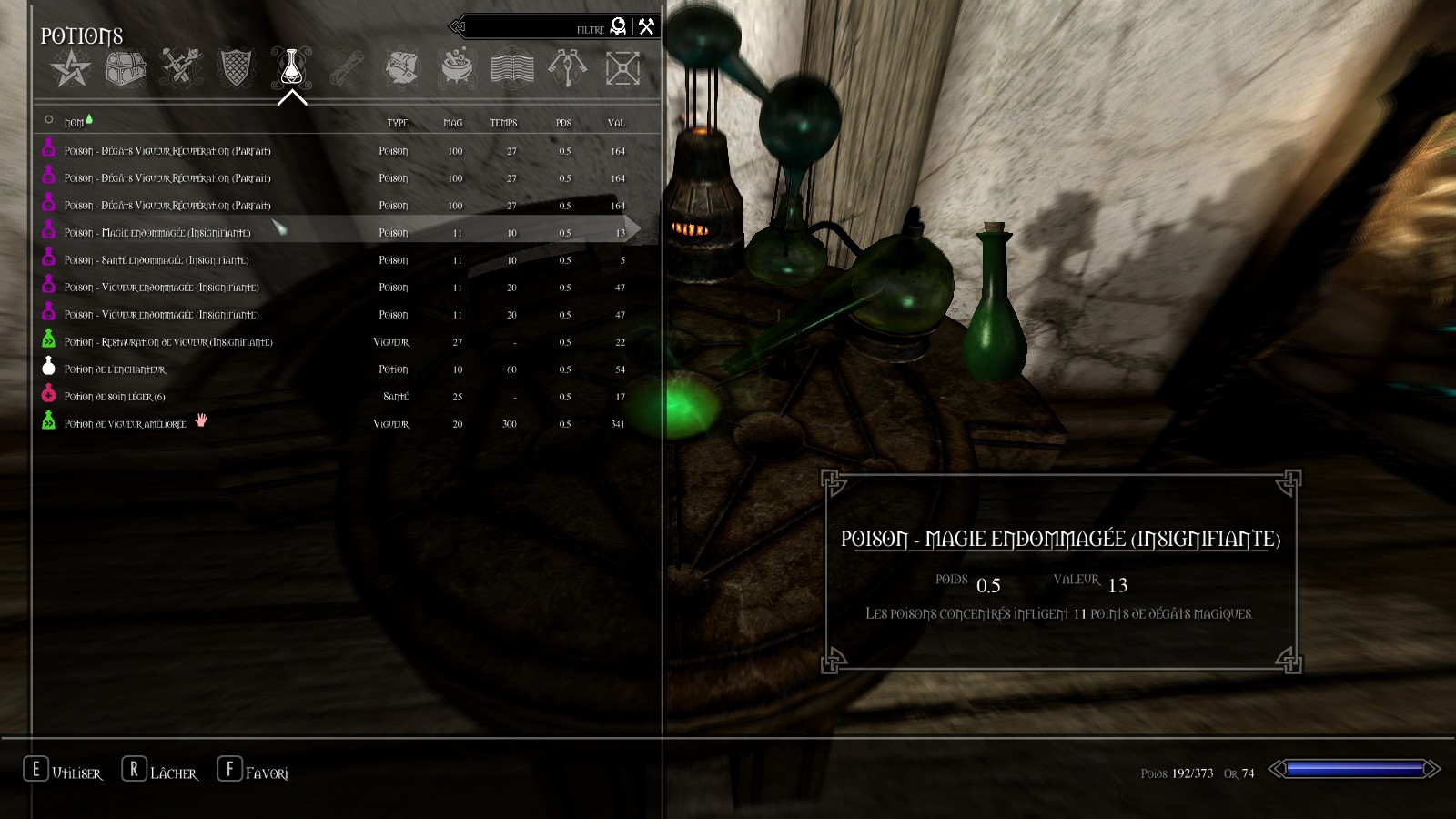This screenshot has width=1456, height=819.
Task: Choose Potion - Restauration de vigueur
Action: click(x=168, y=342)
